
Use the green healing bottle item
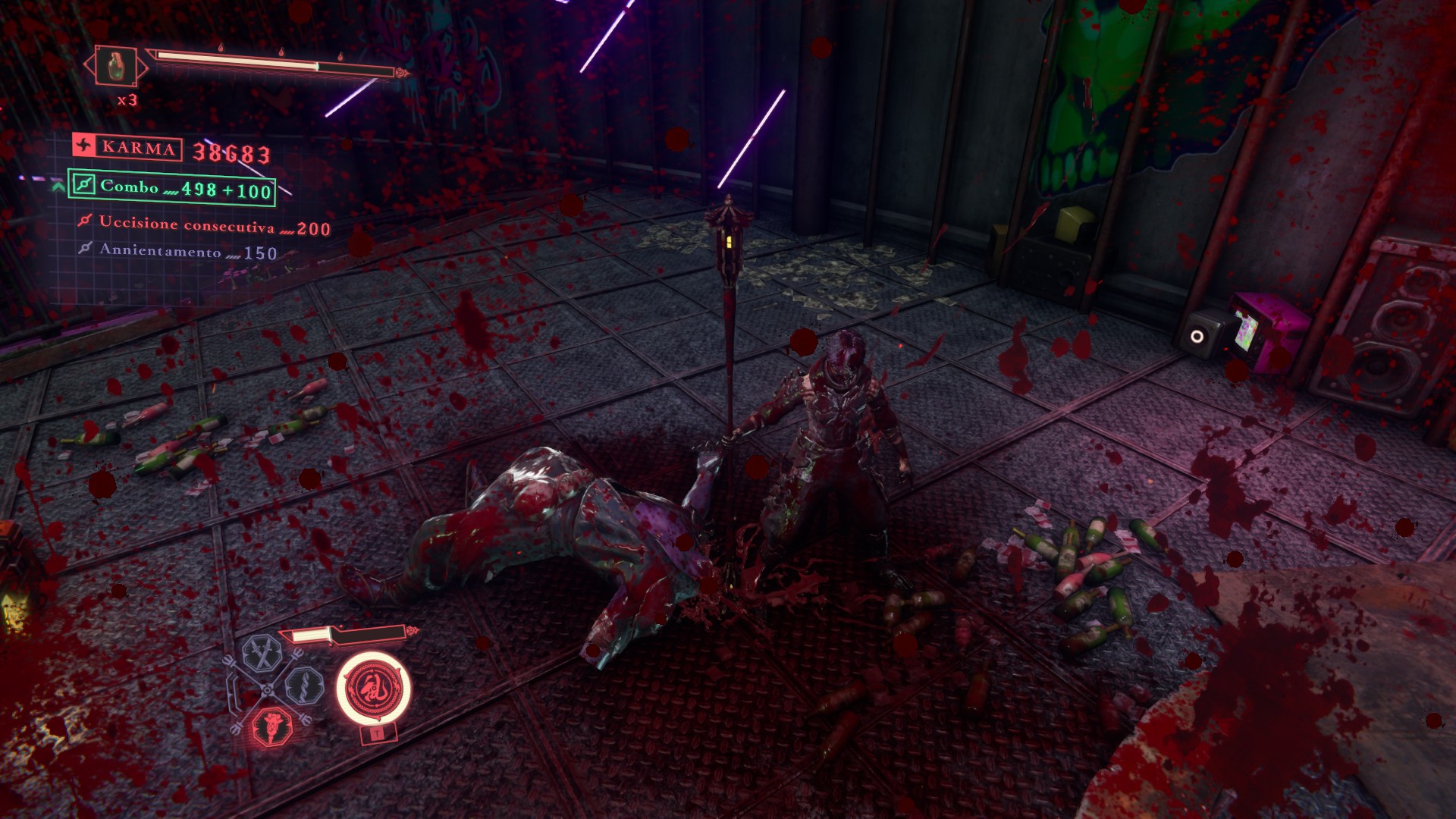point(116,66)
